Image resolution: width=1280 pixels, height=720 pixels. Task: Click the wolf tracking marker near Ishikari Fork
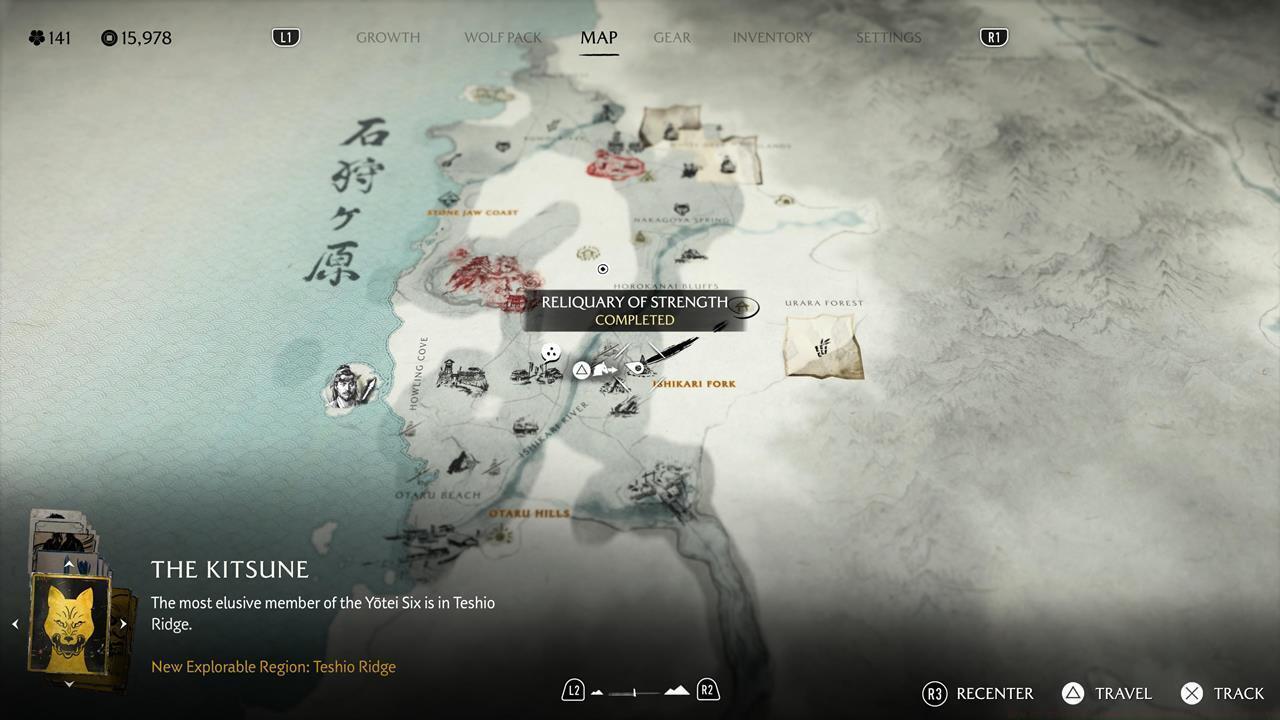point(601,368)
